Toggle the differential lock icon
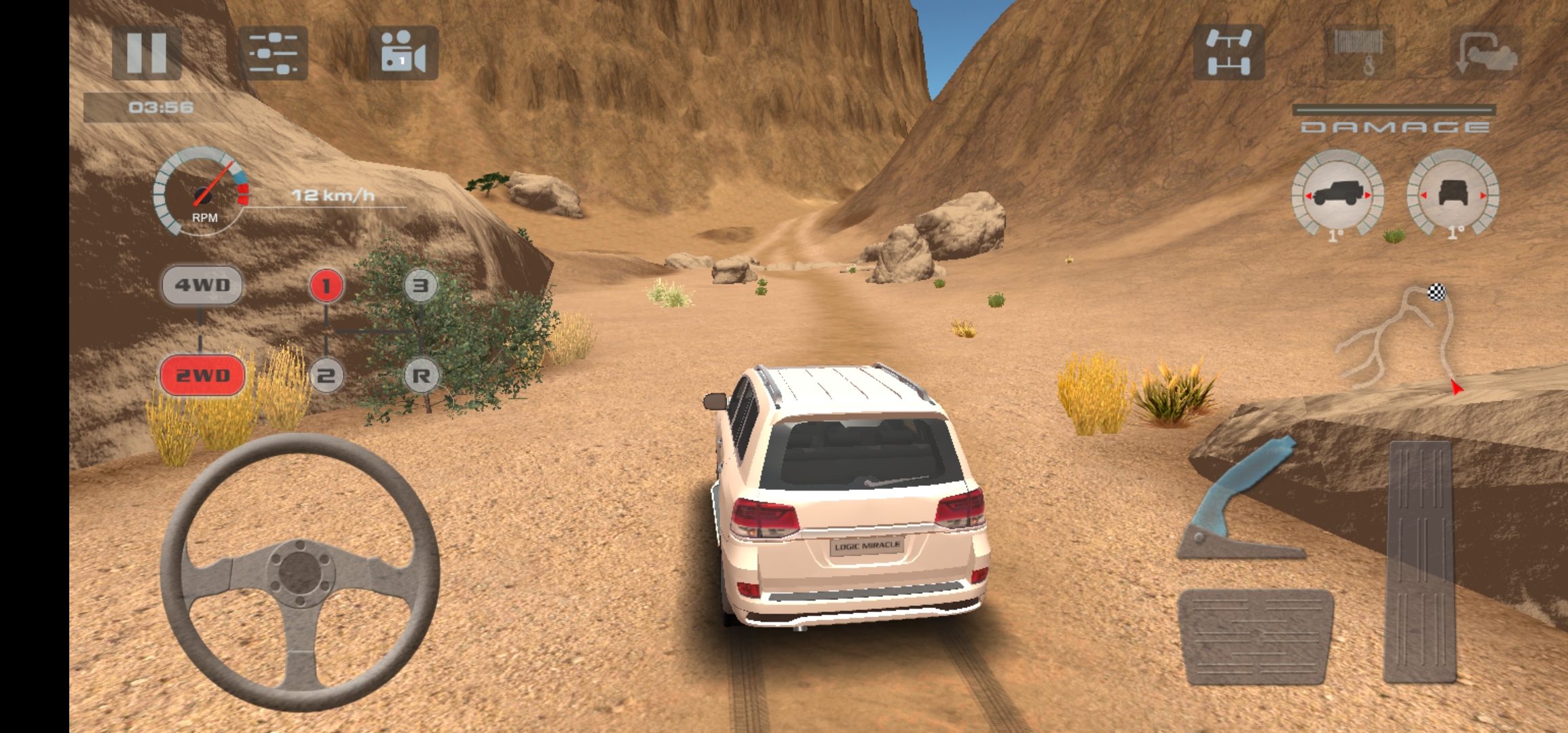This screenshot has height=733, width=1568. click(x=1229, y=52)
